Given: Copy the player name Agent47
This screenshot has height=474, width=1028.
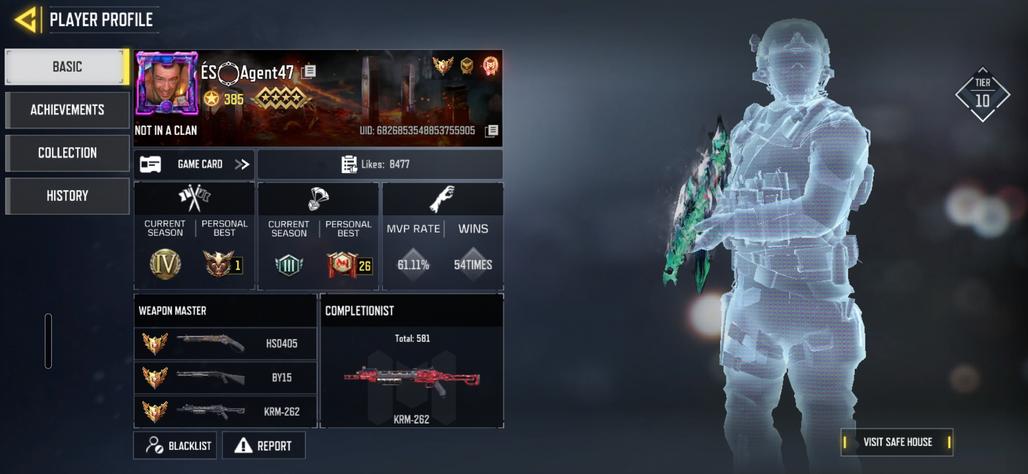Looking at the screenshot, I should click(310, 71).
